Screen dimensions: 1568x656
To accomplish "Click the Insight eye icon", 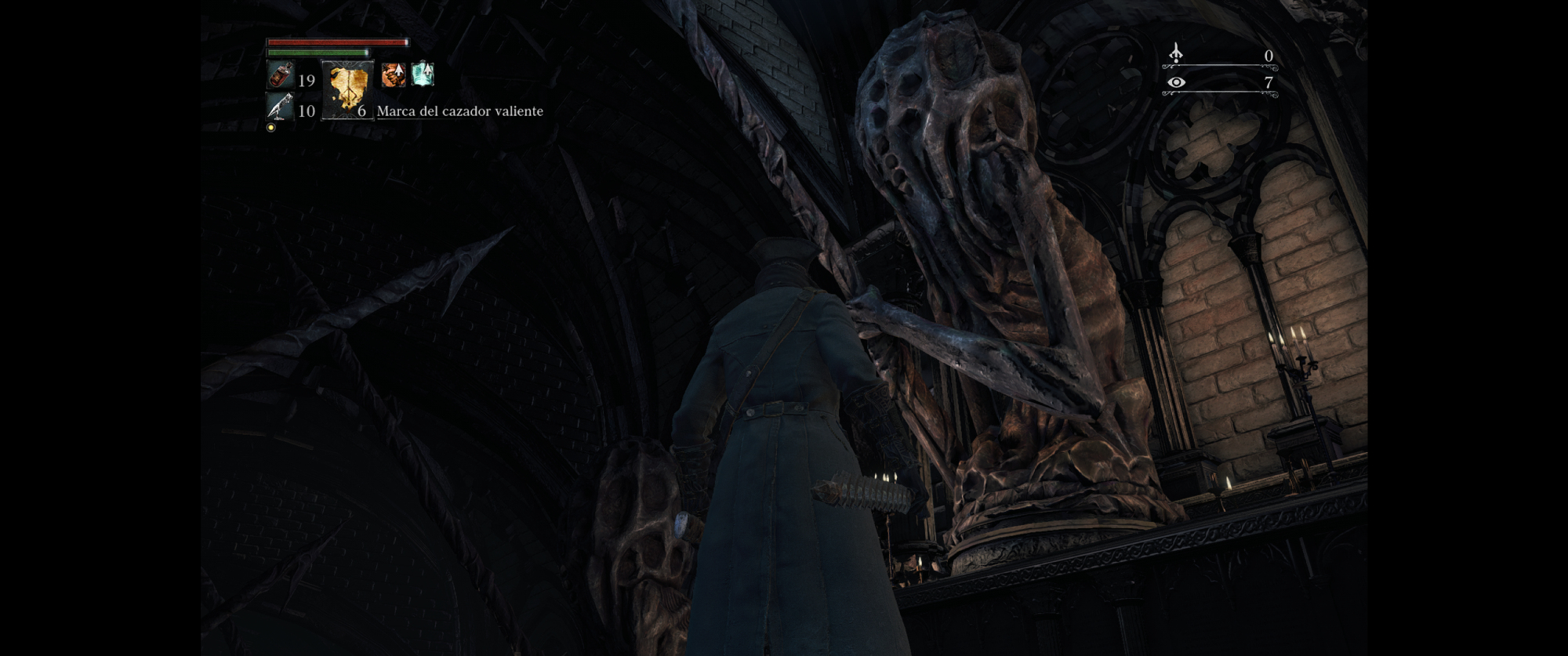I will pos(1176,82).
